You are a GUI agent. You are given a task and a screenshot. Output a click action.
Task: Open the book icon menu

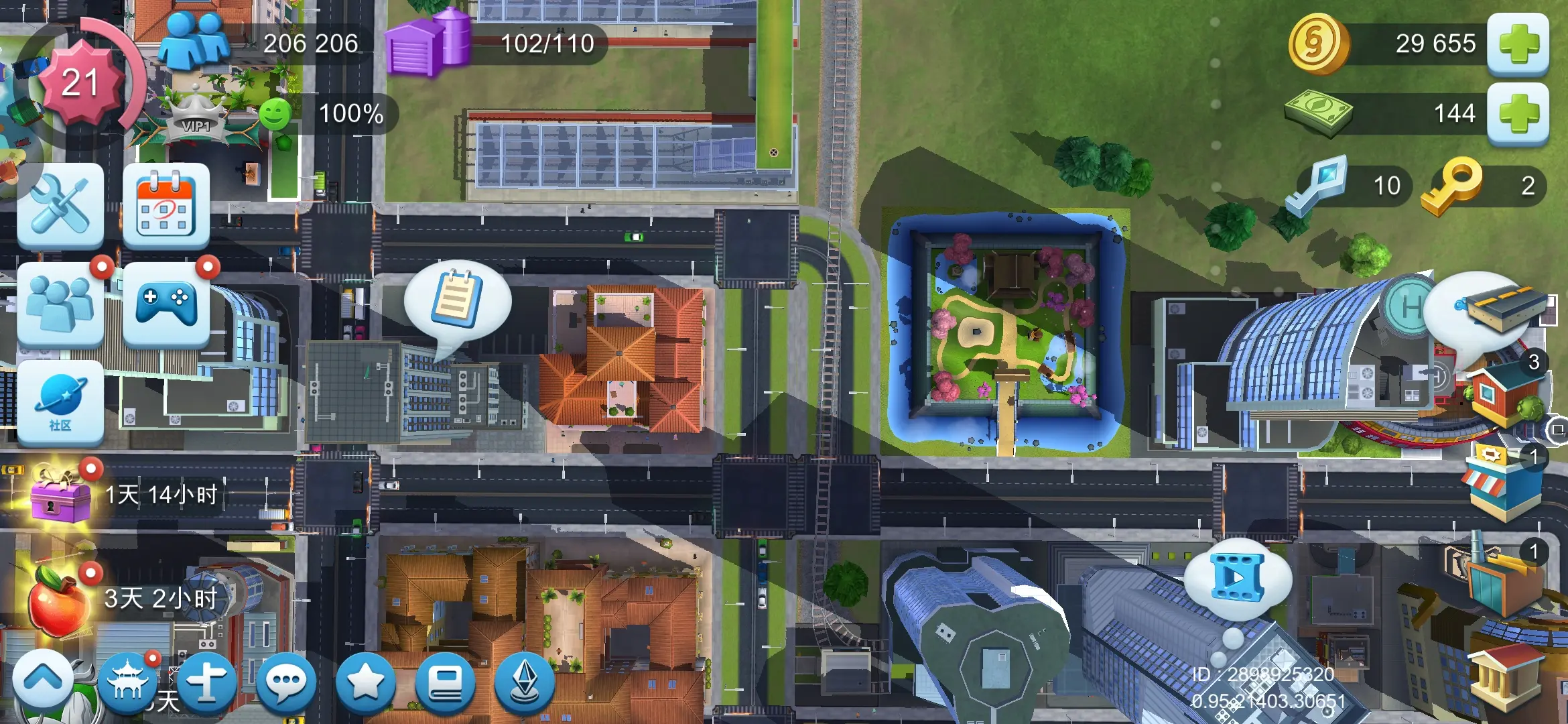click(445, 682)
